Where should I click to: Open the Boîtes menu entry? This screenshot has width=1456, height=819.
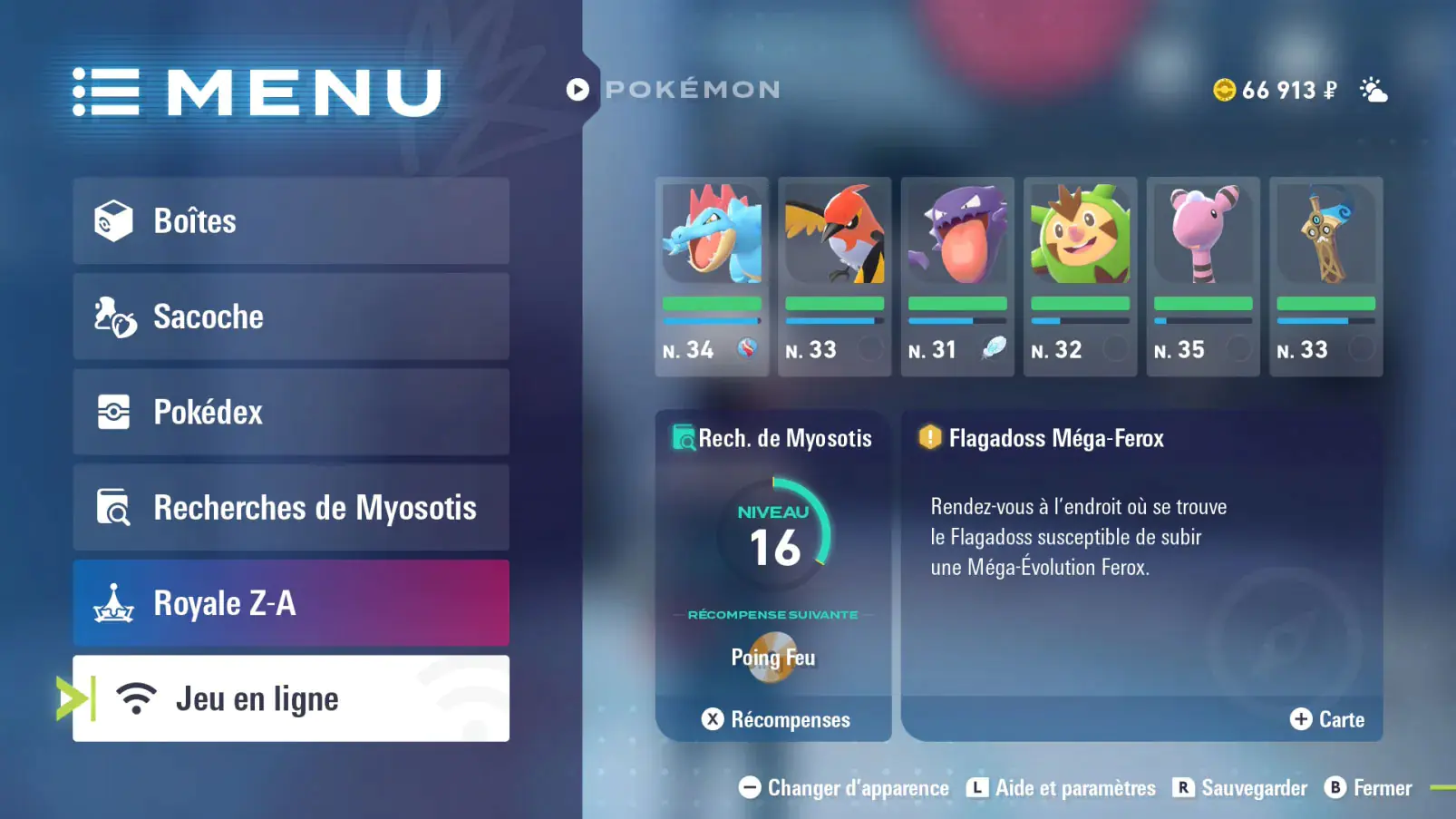[x=290, y=221]
